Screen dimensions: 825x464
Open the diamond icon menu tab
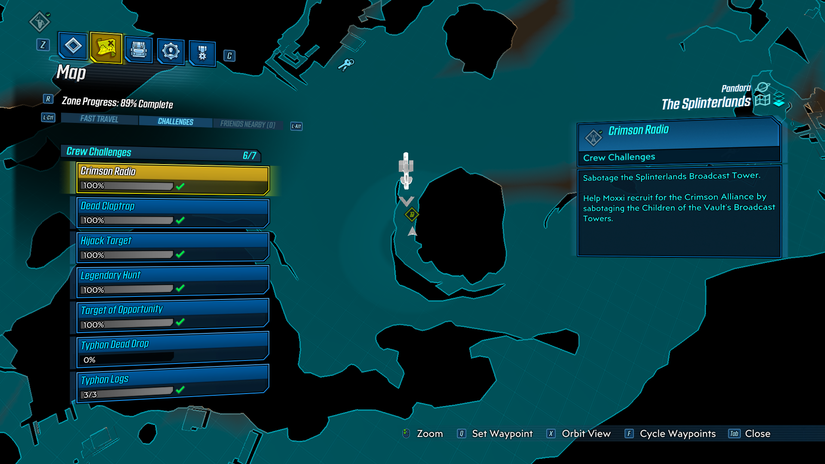pos(72,47)
